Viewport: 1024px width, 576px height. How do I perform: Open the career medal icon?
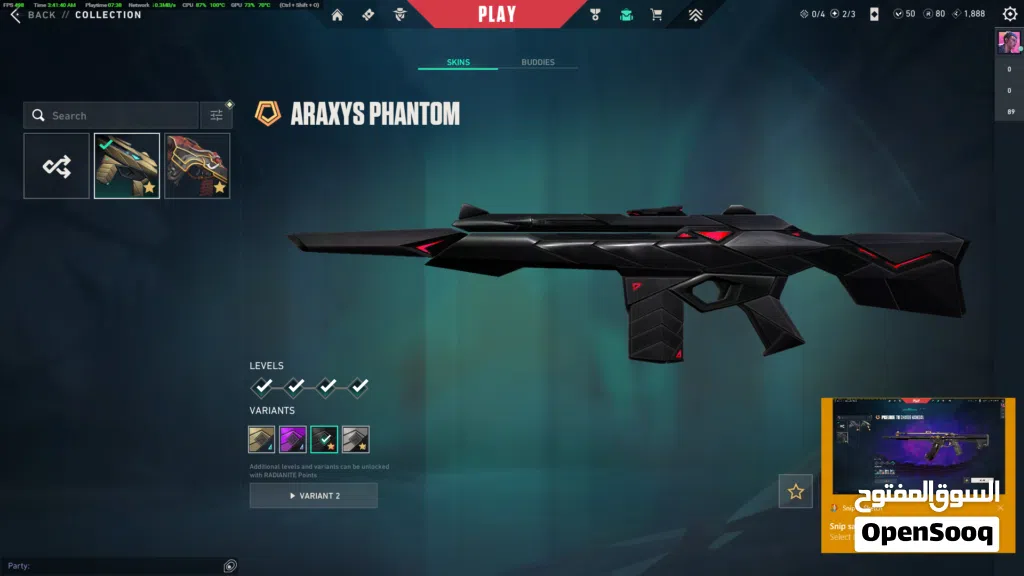point(594,15)
